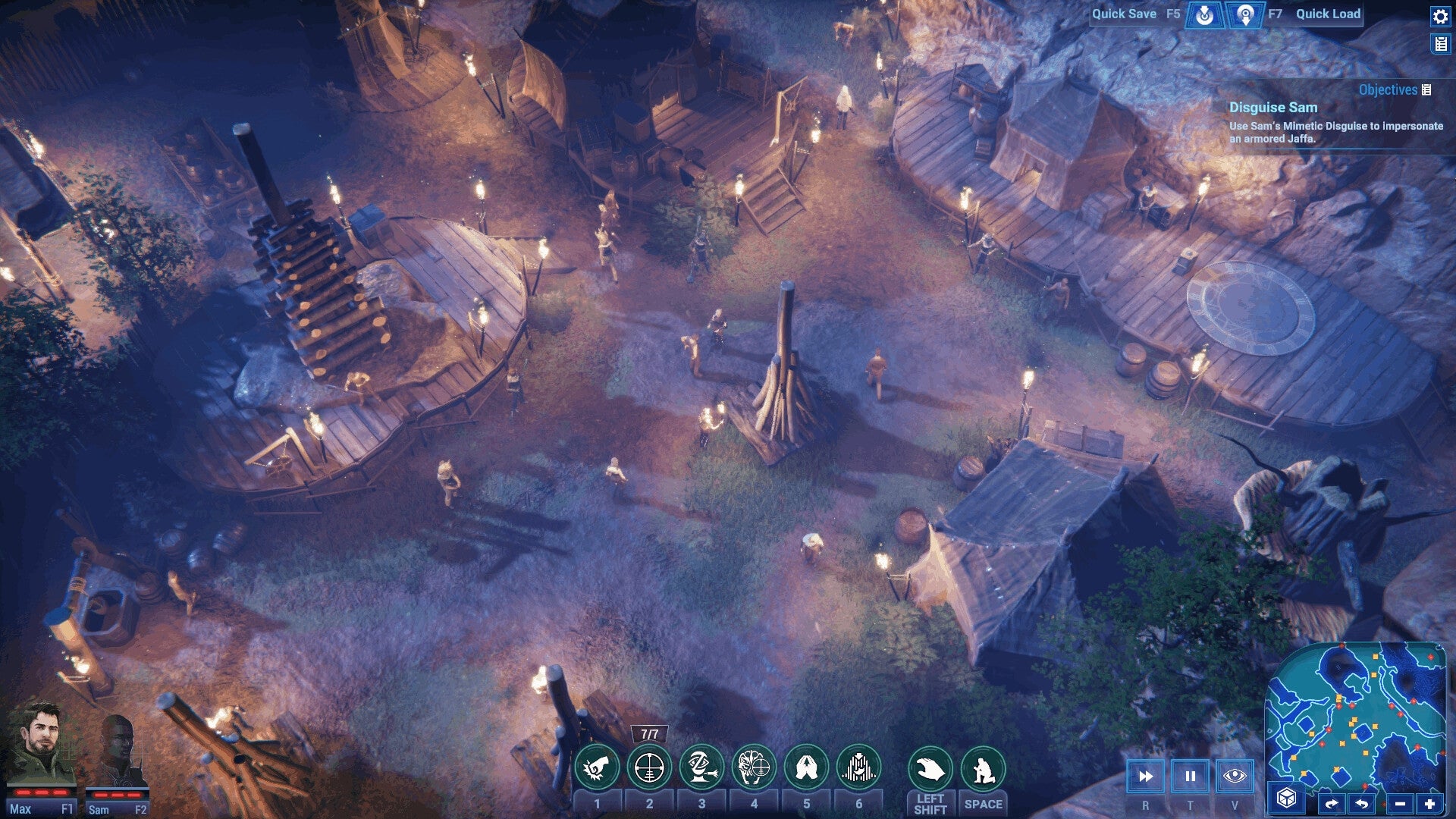This screenshot has height=819, width=1456.
Task: Select the aimed shot scope ability in slot 2
Action: (x=649, y=766)
